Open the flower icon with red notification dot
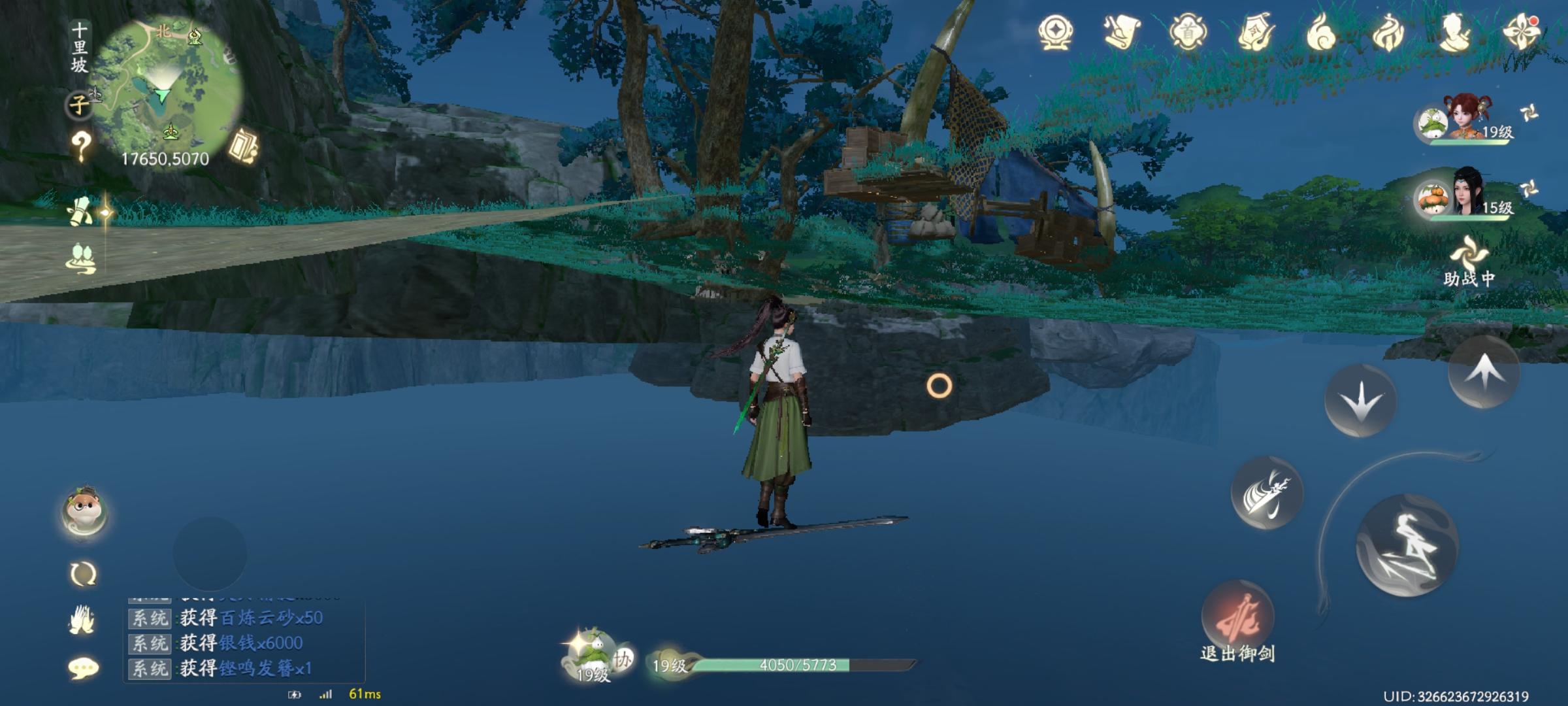This screenshot has height=706, width=1568. click(1521, 29)
